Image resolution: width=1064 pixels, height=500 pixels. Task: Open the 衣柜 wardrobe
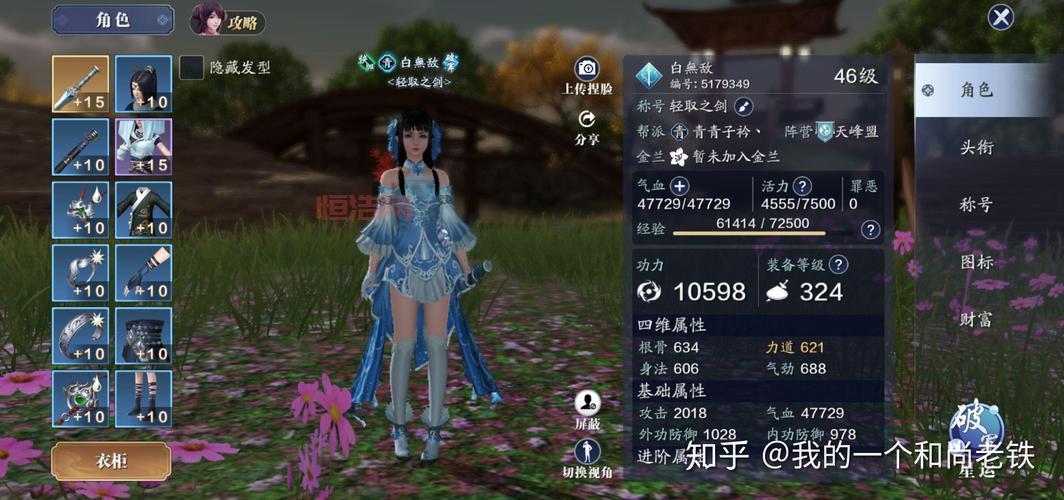[111, 460]
